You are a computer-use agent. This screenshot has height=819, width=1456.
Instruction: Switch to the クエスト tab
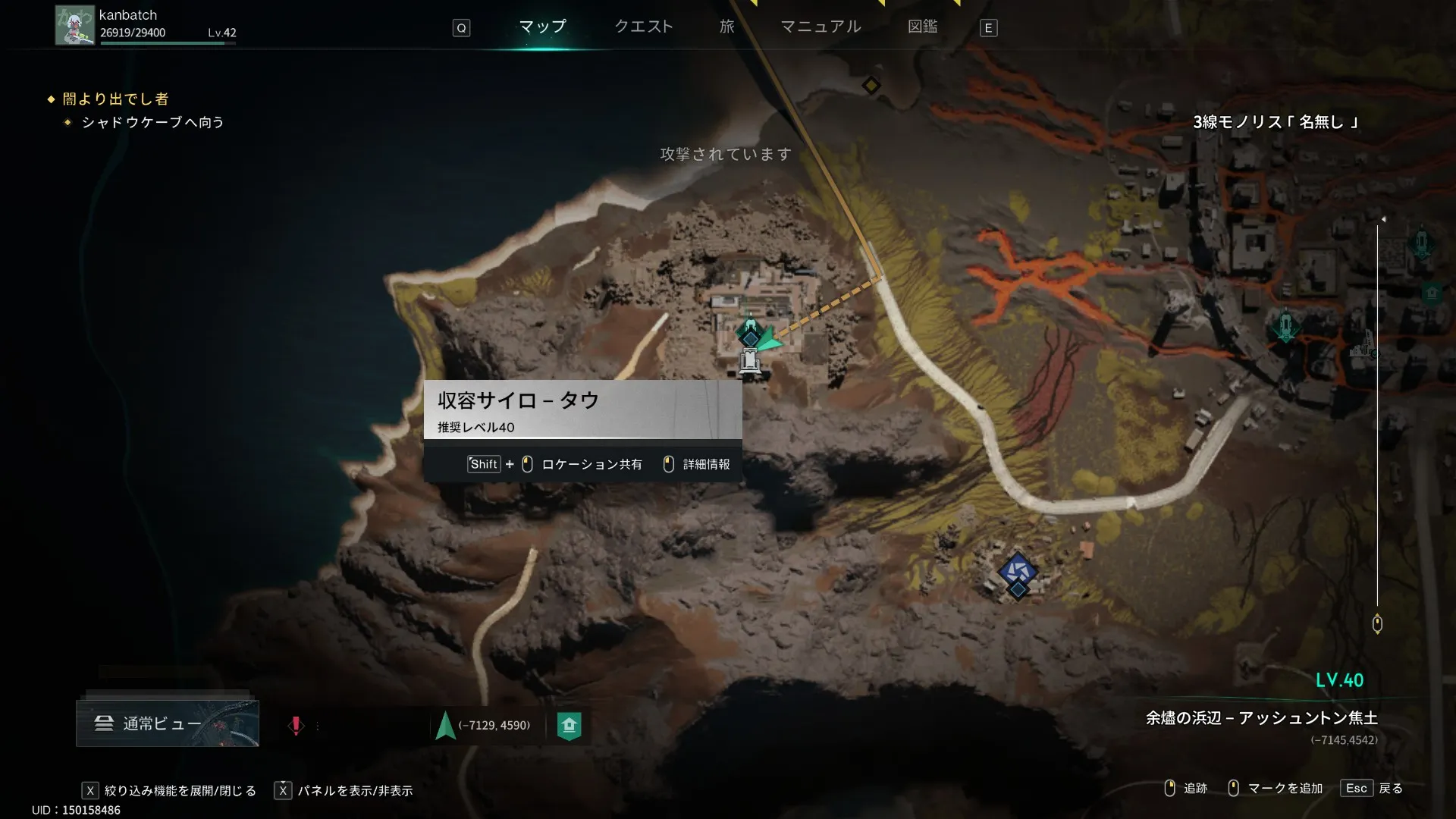click(x=643, y=27)
